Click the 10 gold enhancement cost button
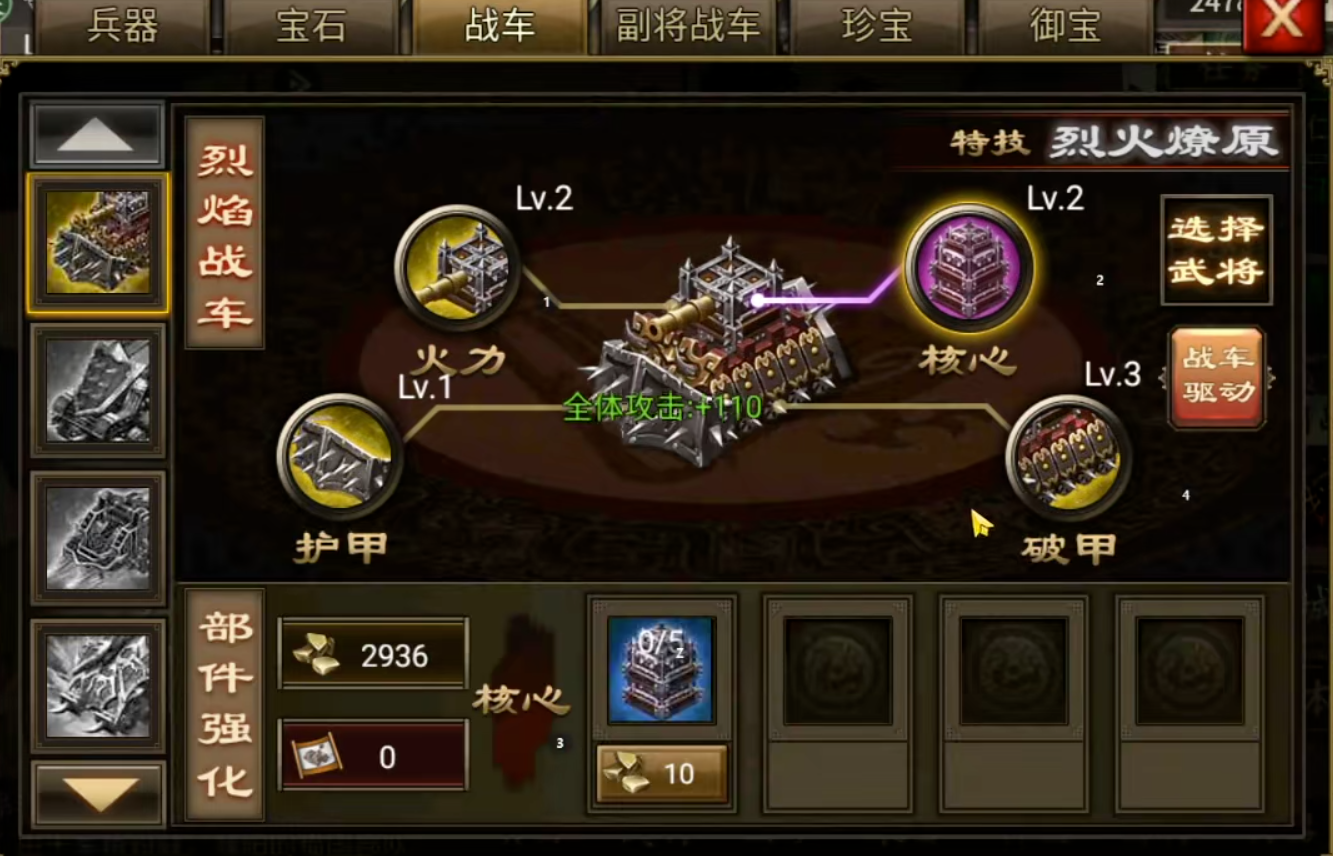The image size is (1333, 856). click(660, 774)
